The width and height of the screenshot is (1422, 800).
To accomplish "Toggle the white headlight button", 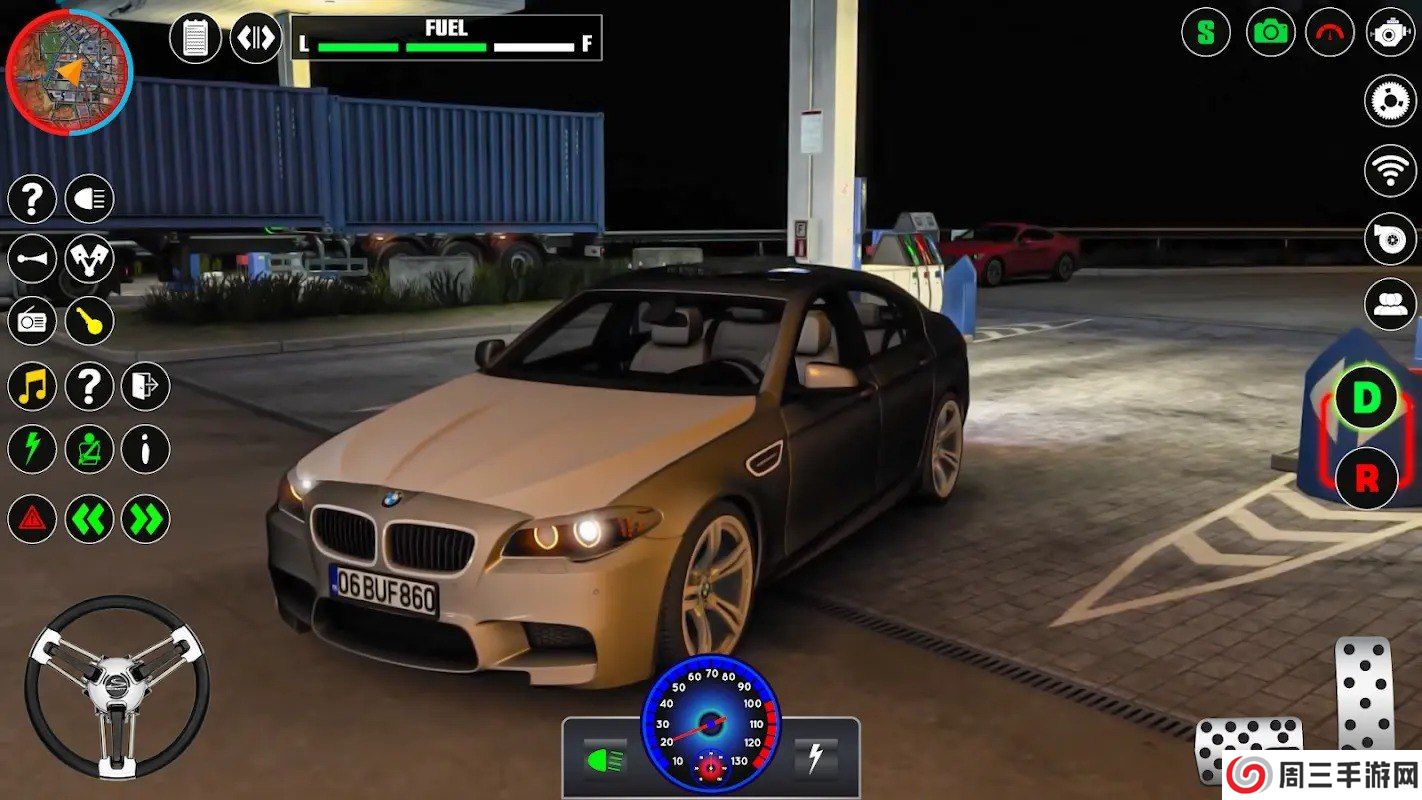I will [90, 199].
